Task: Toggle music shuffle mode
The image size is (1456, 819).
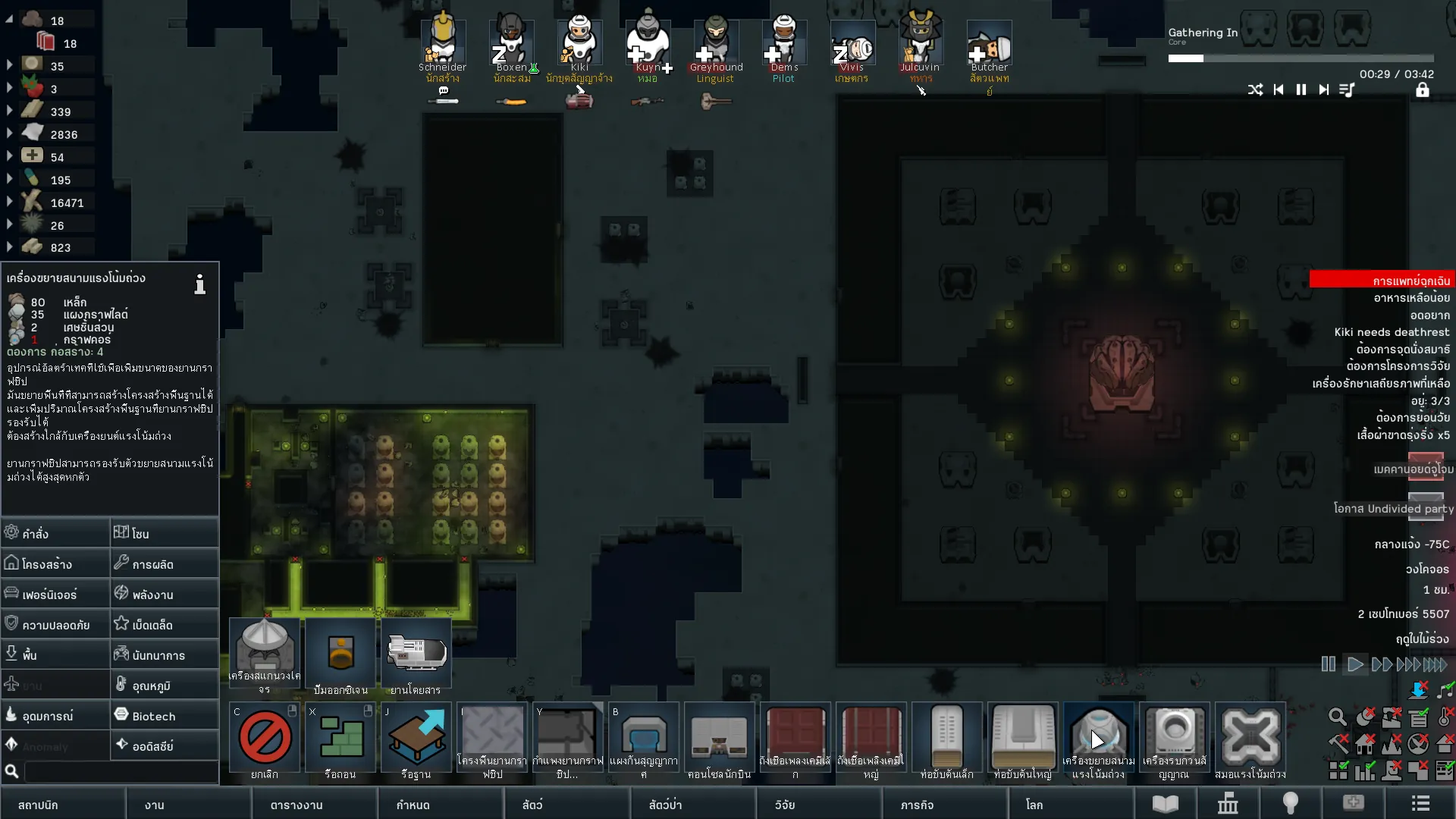Action: [x=1256, y=89]
